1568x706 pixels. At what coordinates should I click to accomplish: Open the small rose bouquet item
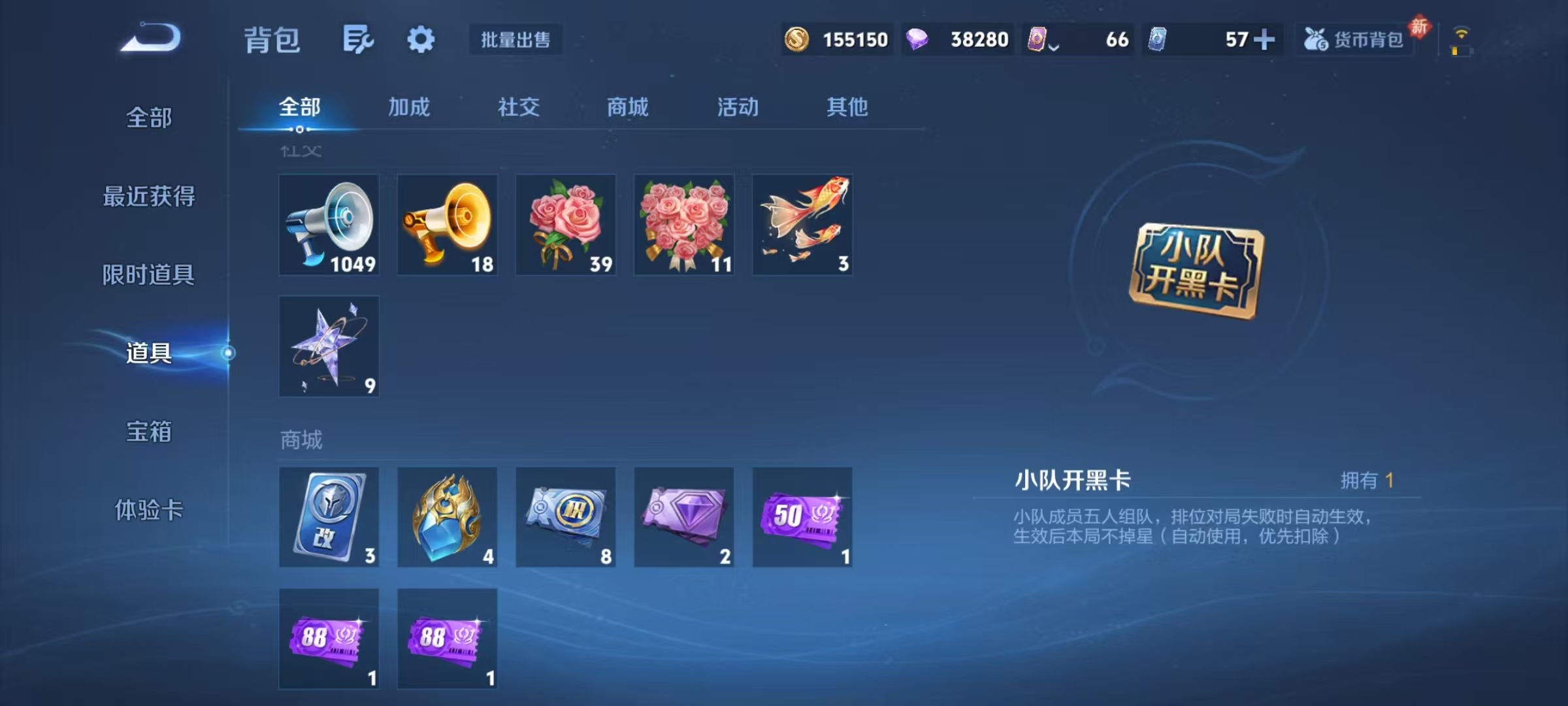click(x=565, y=226)
